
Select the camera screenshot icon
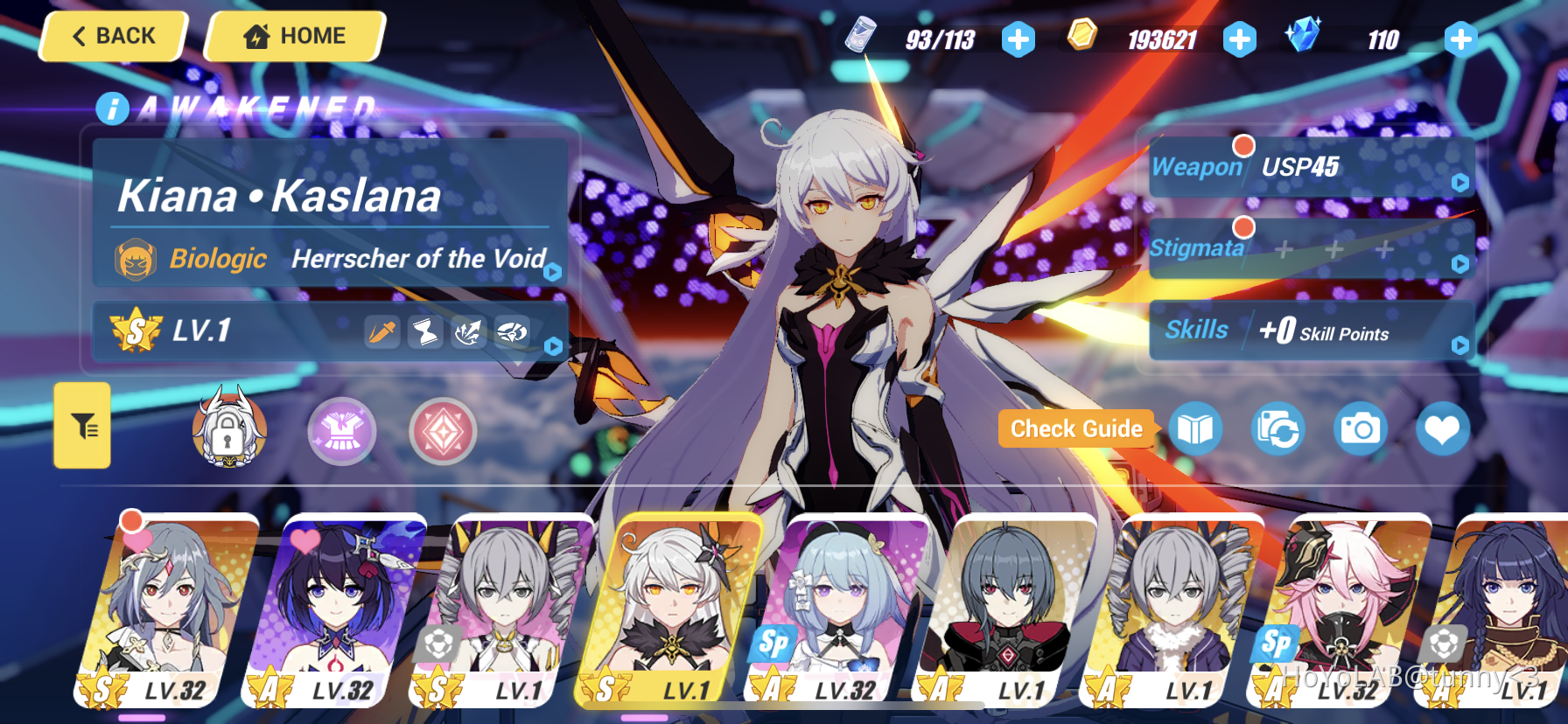tap(1358, 429)
